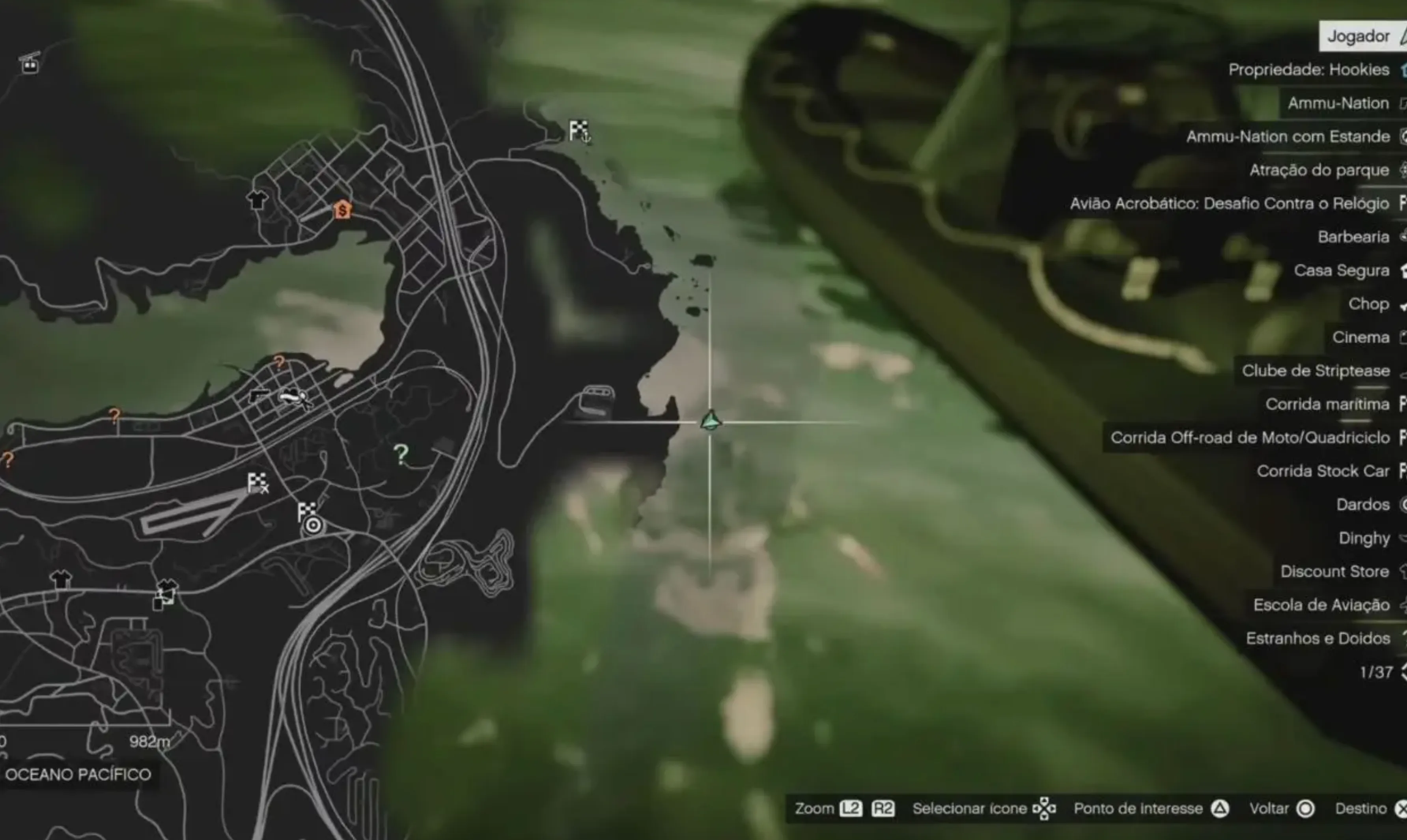Screen dimensions: 1407x840
Task: Pick Cinema from the legend list
Action: [1360, 337]
